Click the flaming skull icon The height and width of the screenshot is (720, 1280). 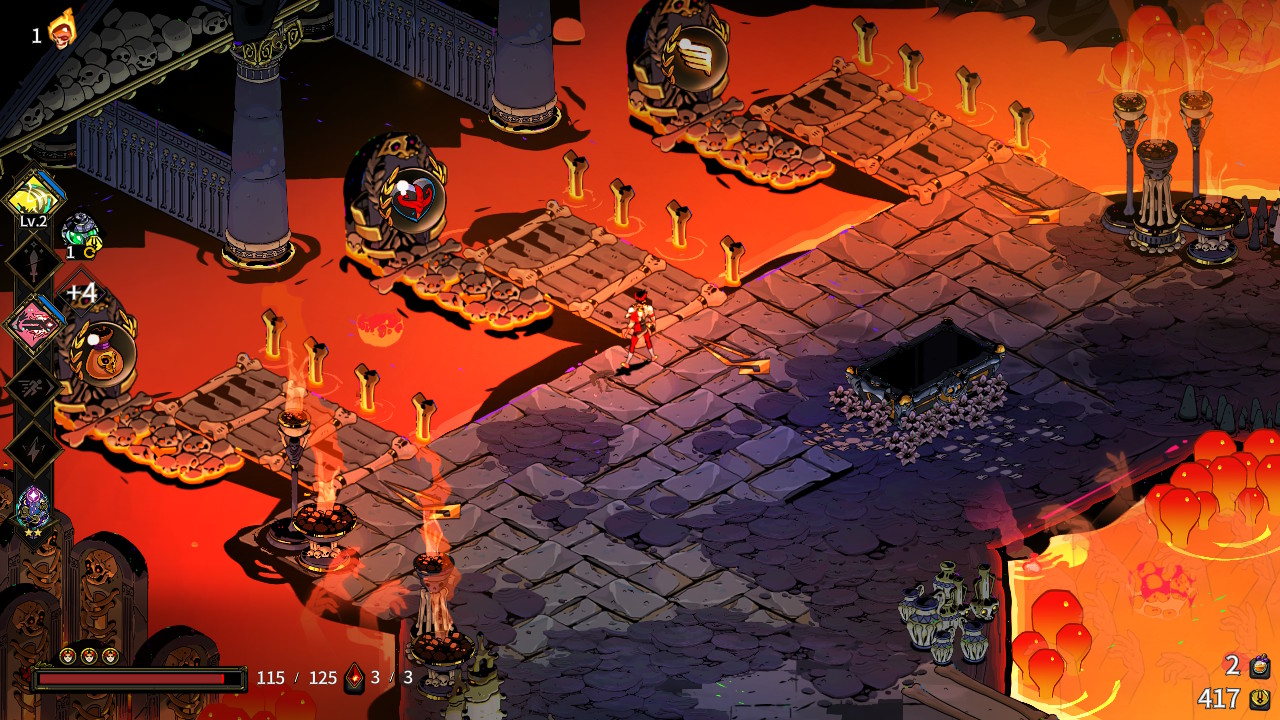coord(62,31)
